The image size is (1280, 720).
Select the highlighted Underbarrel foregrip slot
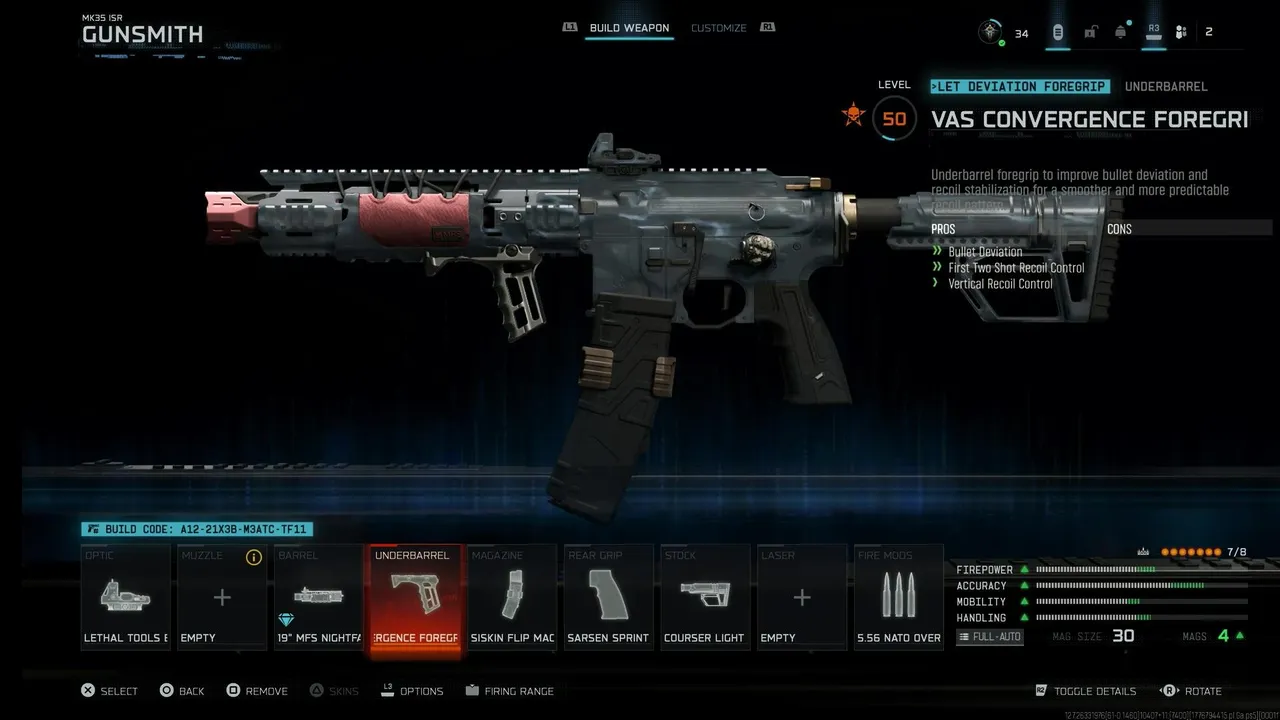tap(415, 597)
